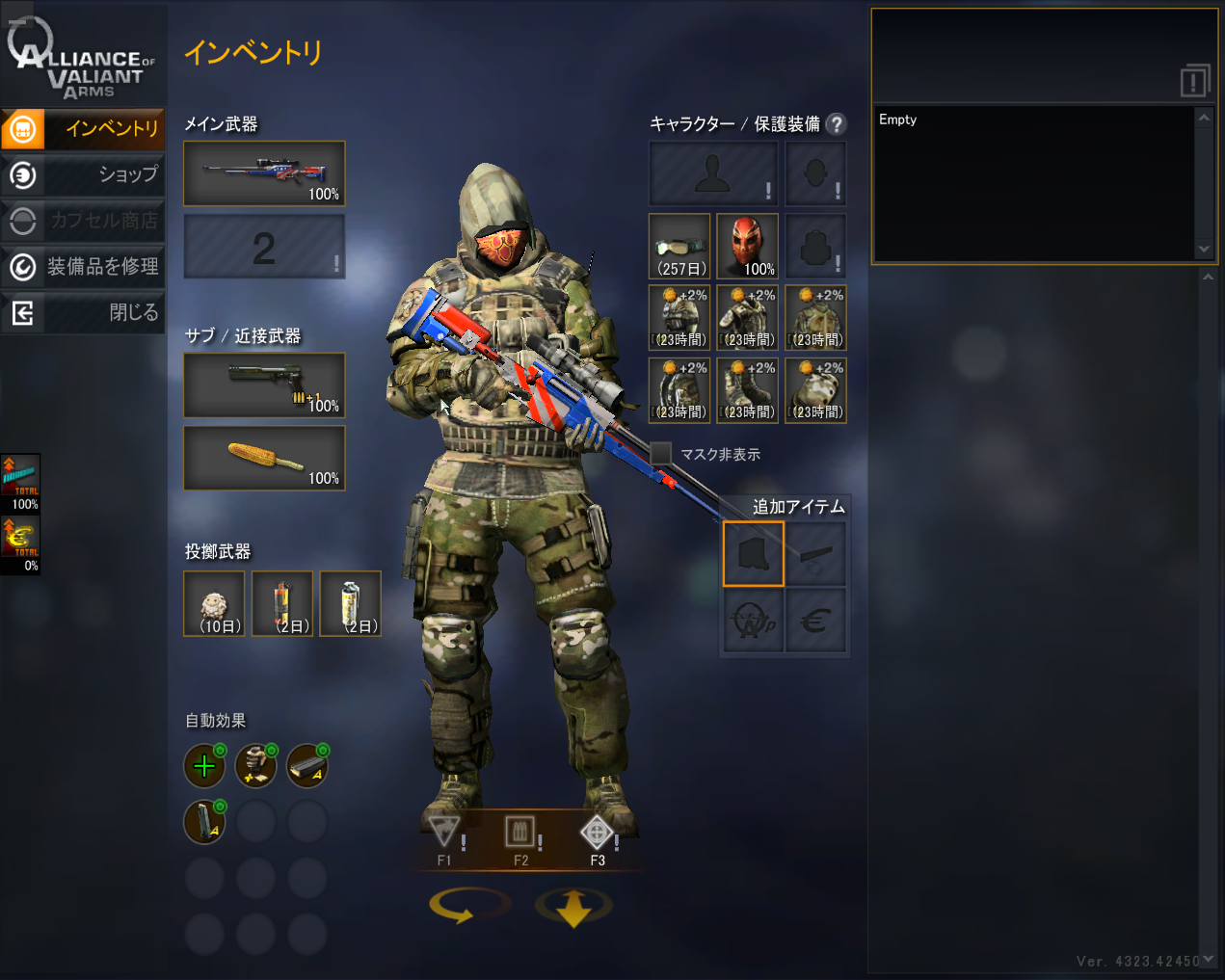Click 閉じる to close inventory
This screenshot has width=1225, height=980.
(x=83, y=312)
